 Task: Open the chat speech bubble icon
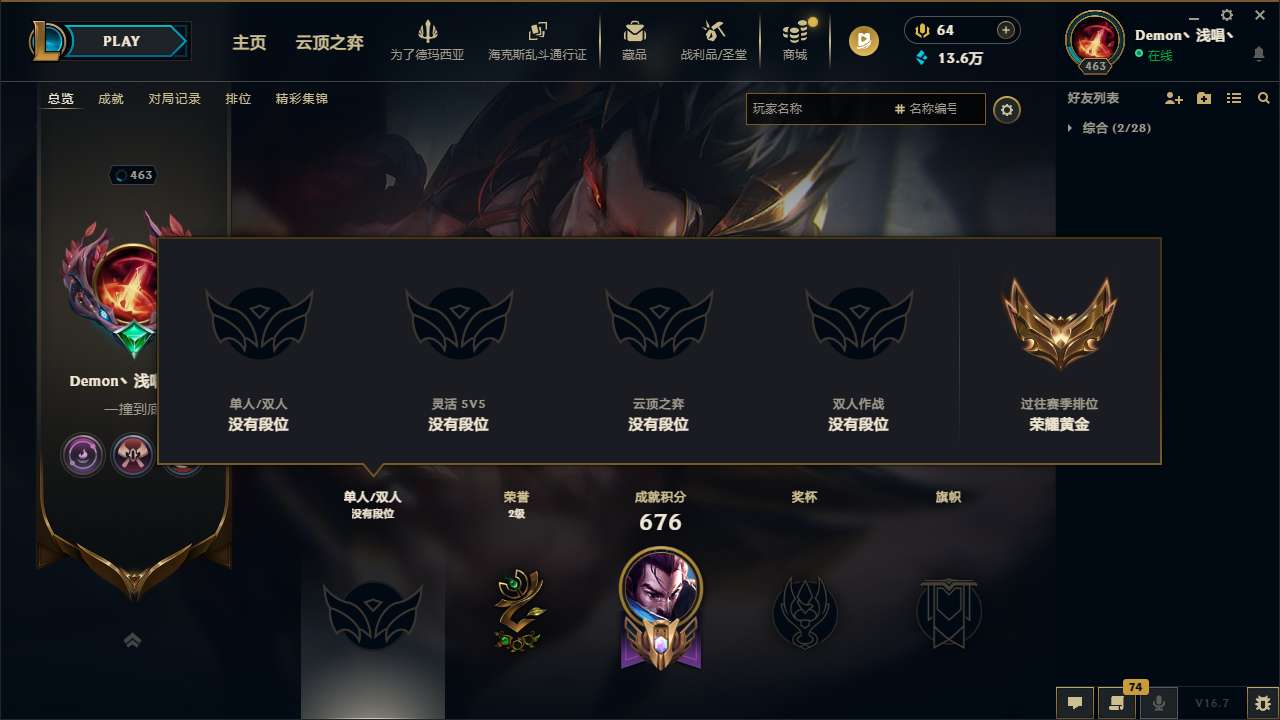[1075, 703]
